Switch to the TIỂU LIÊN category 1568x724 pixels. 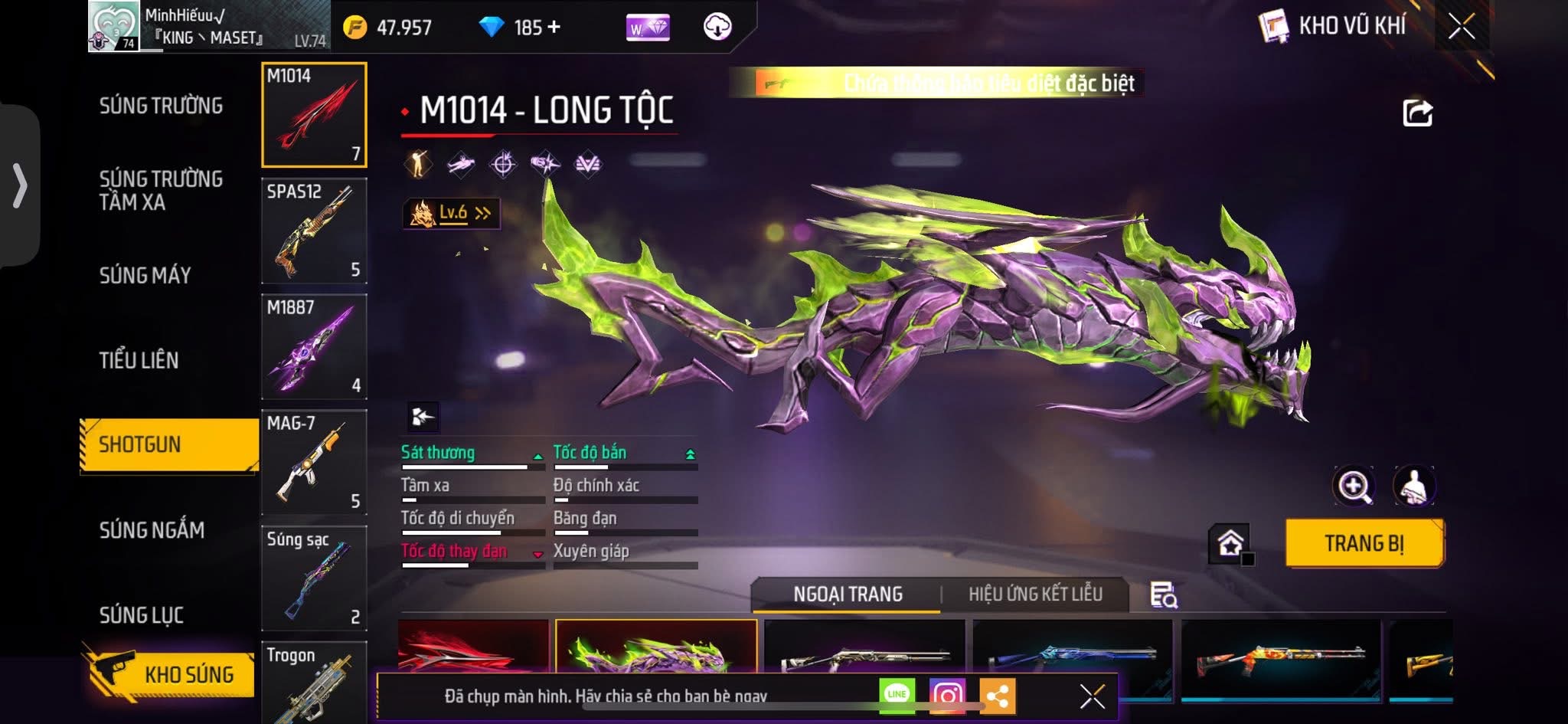[x=139, y=360]
